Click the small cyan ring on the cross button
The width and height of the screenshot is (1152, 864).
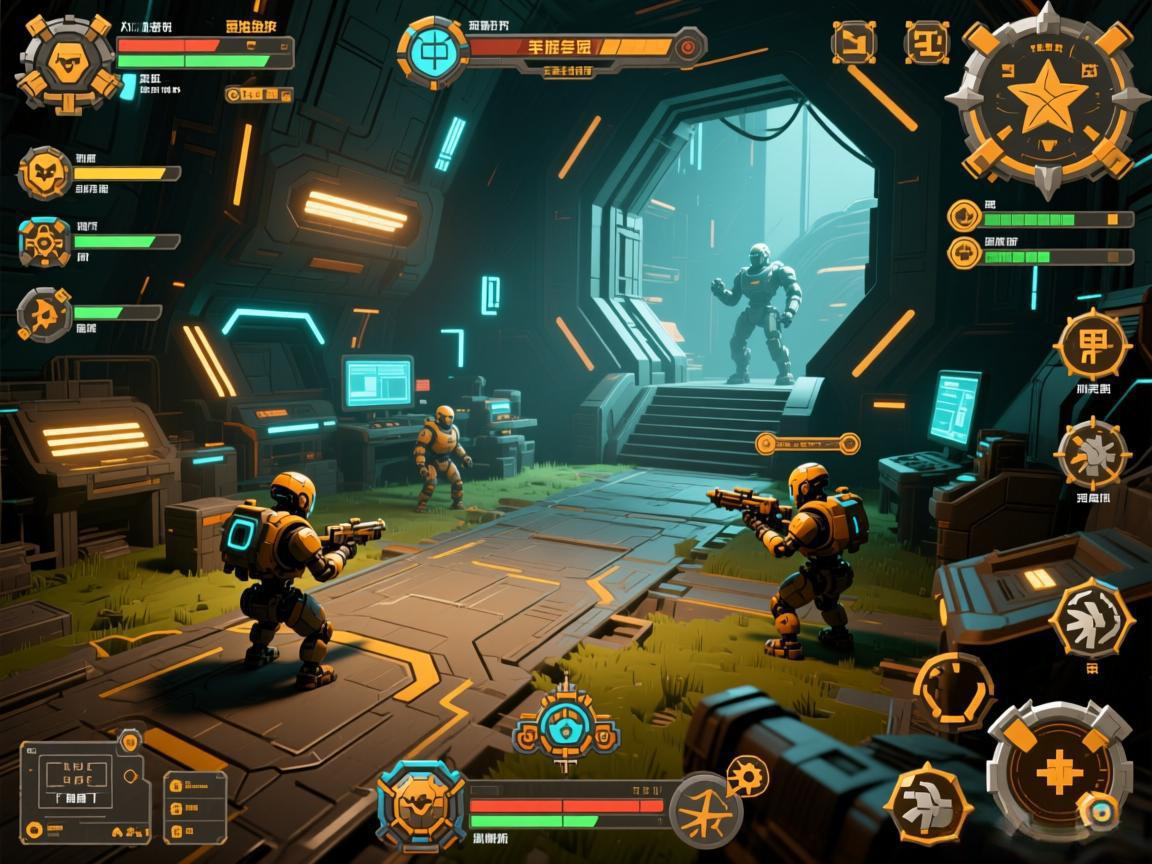[1101, 813]
